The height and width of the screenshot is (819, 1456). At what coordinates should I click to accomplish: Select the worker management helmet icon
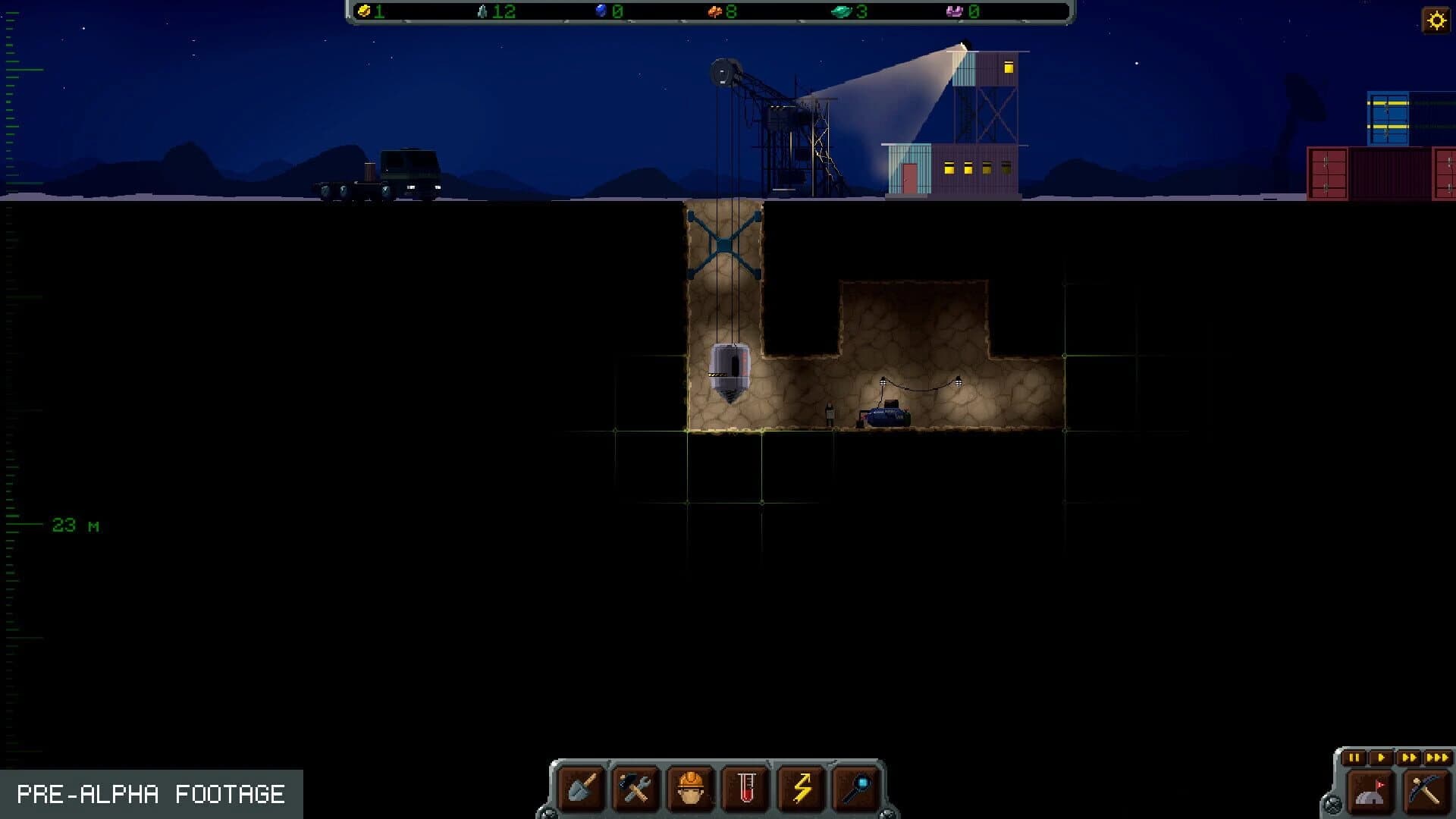[x=692, y=789]
